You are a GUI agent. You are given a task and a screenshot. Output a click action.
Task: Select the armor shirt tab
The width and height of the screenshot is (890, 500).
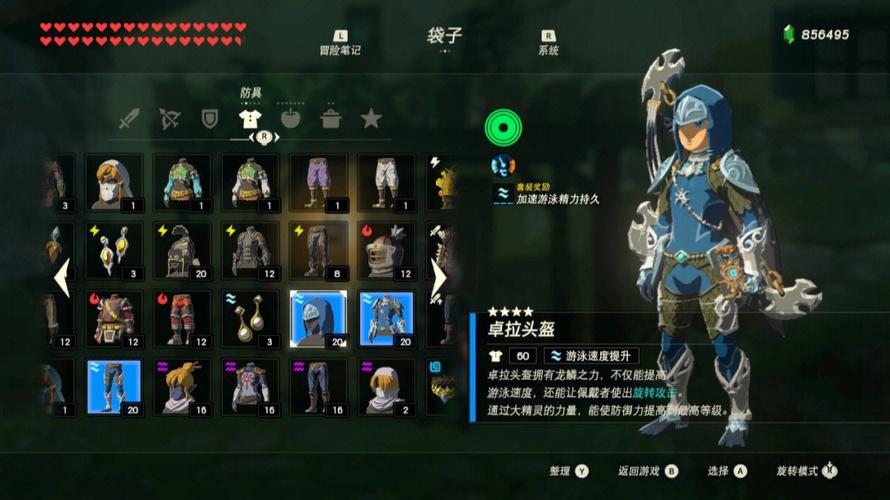pyautogui.click(x=250, y=119)
